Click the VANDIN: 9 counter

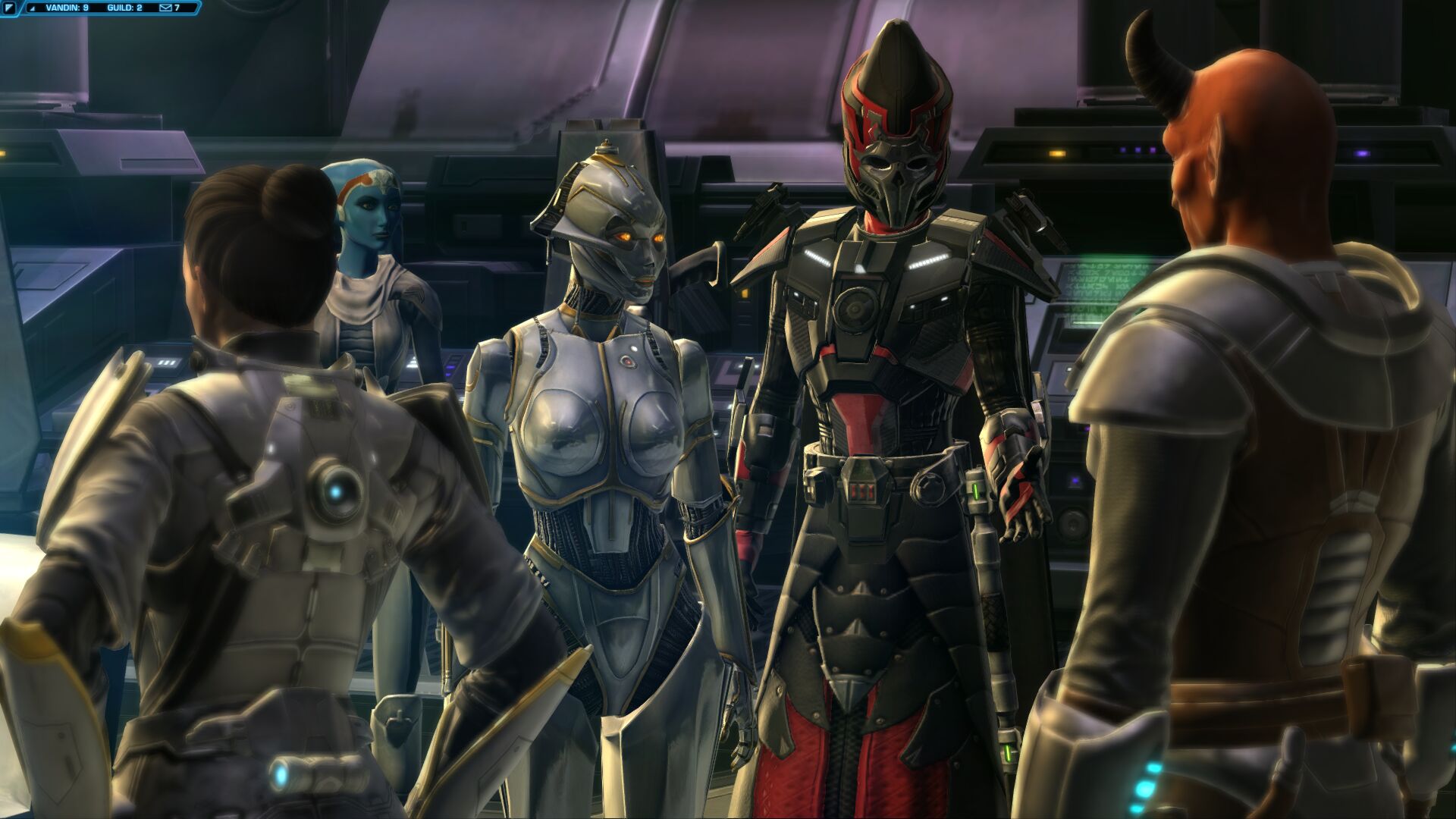click(x=67, y=8)
